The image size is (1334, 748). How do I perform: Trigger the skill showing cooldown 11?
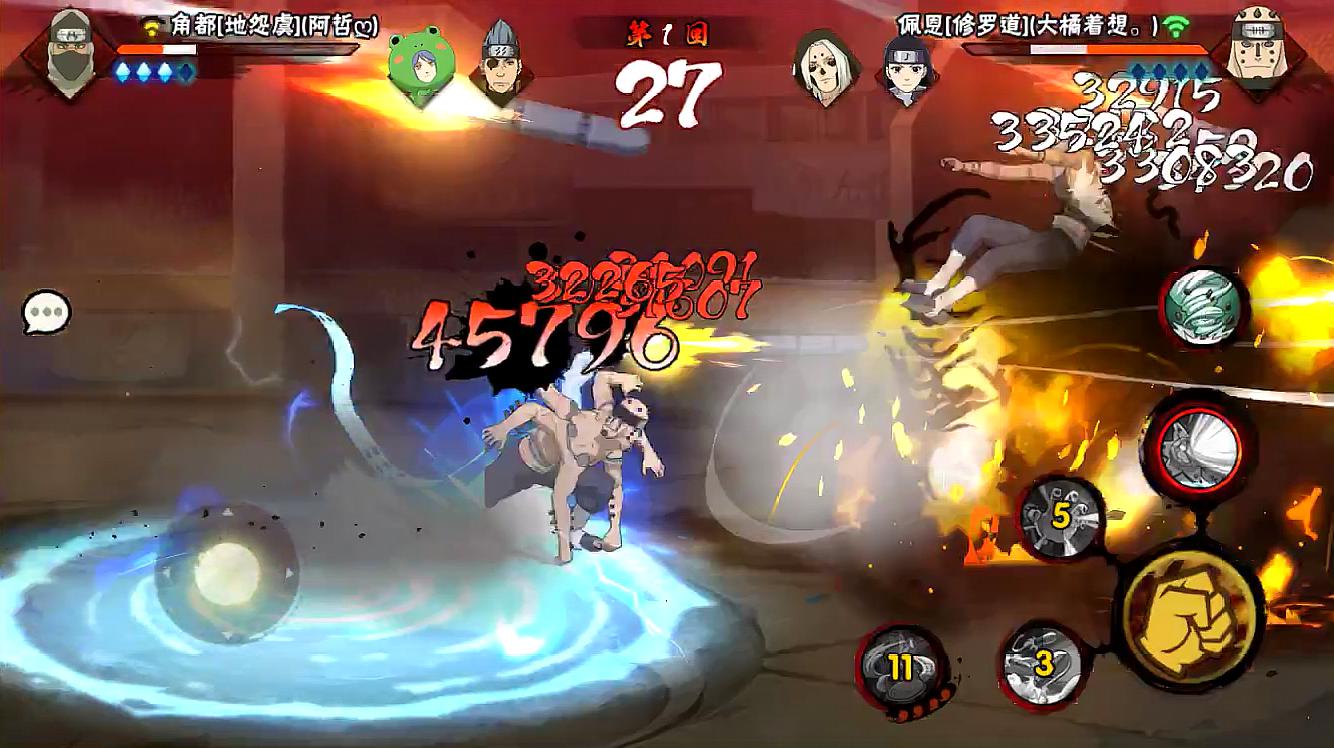(901, 668)
